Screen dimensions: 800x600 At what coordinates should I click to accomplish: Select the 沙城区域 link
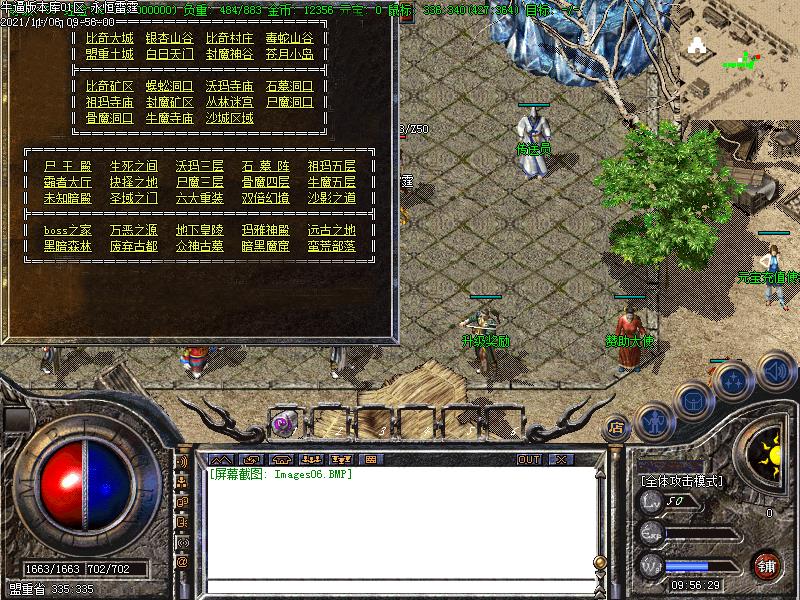(229, 118)
